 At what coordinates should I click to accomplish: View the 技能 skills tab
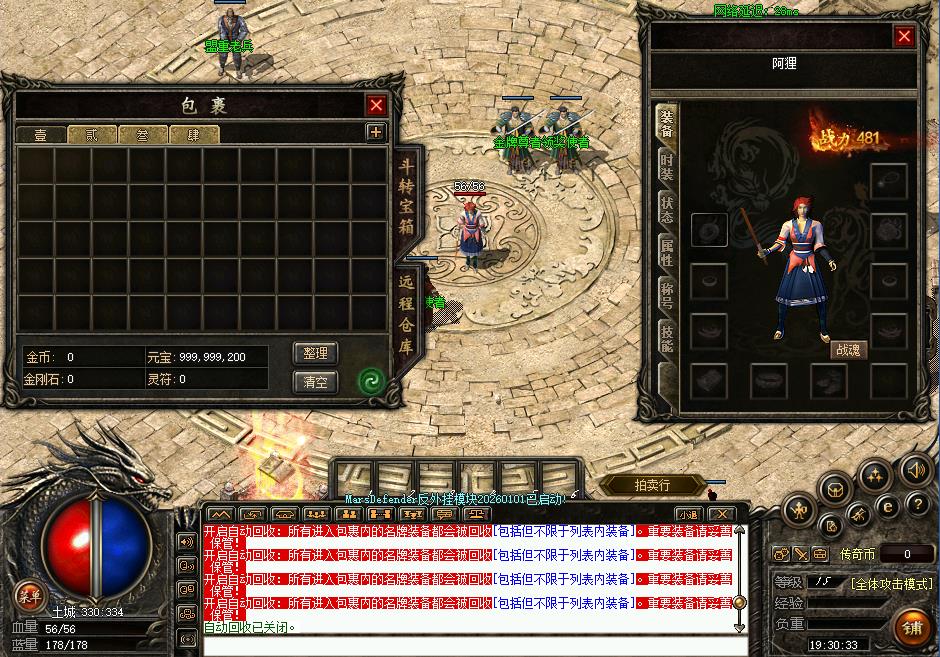[x=667, y=337]
